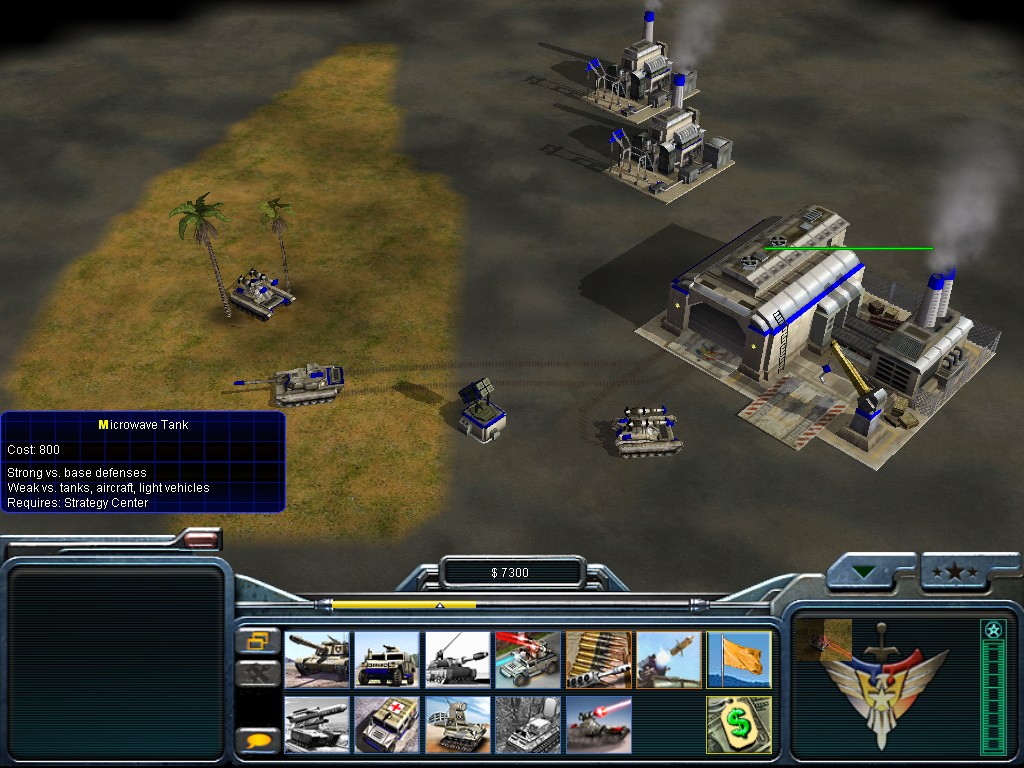Build a Crusader tank from the first slot
The width and height of the screenshot is (1024, 768).
[317, 659]
